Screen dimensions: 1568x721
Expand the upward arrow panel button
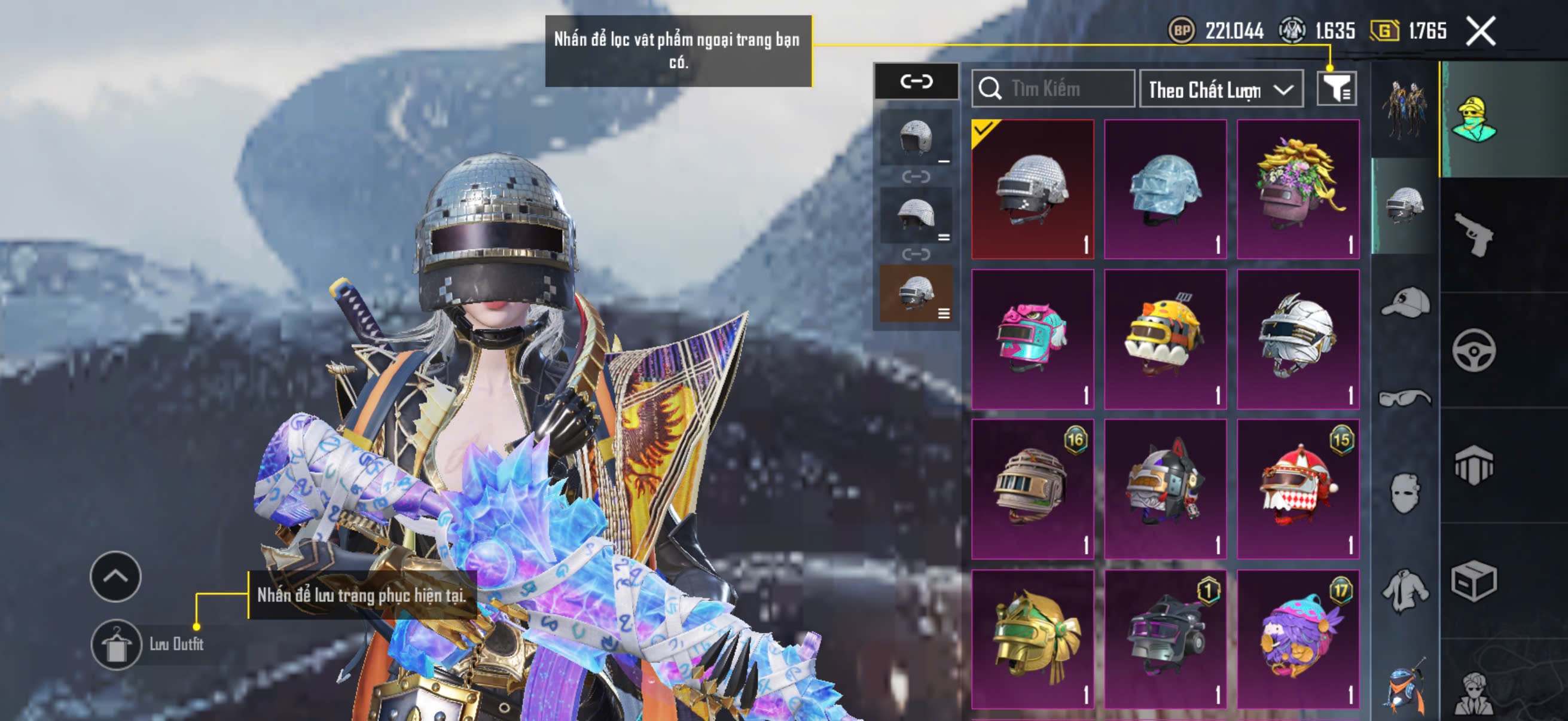tap(115, 576)
